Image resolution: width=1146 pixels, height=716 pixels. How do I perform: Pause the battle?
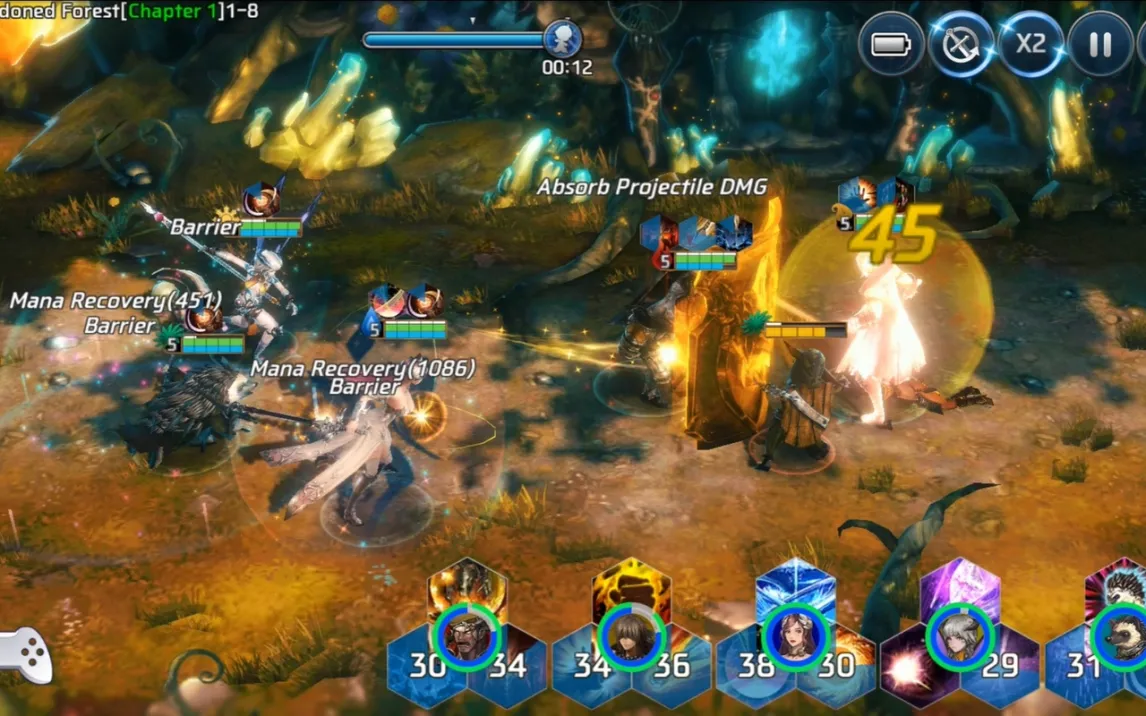(1100, 44)
